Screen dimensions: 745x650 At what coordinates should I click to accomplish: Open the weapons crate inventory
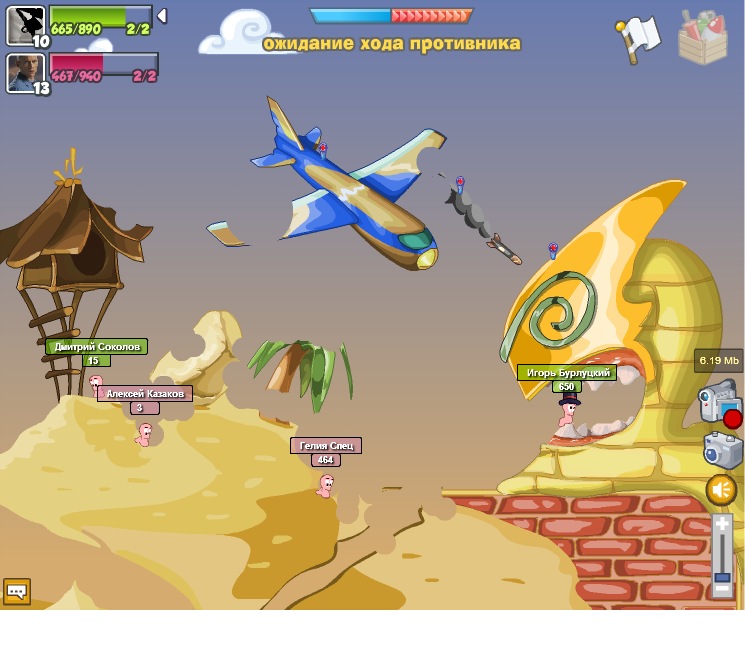[702, 38]
